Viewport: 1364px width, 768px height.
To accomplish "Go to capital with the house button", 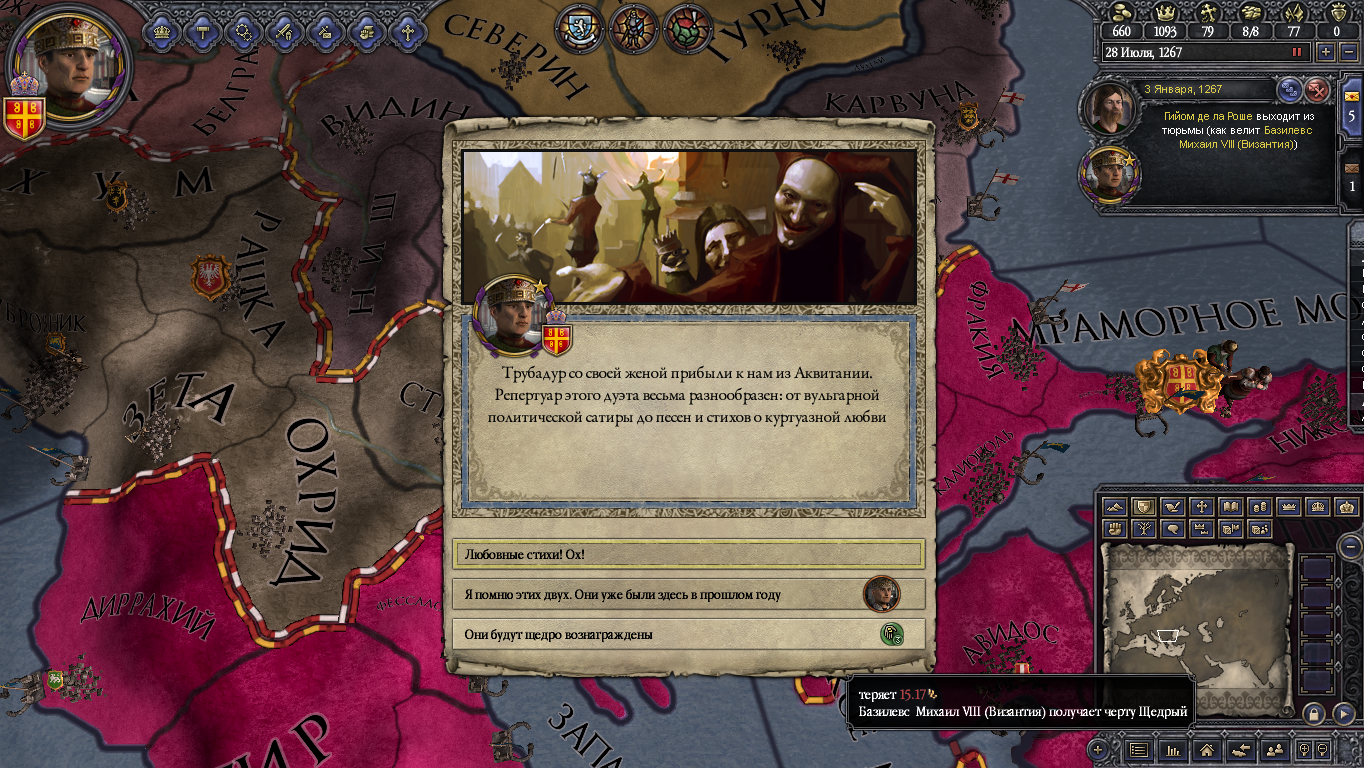I will tap(1207, 750).
